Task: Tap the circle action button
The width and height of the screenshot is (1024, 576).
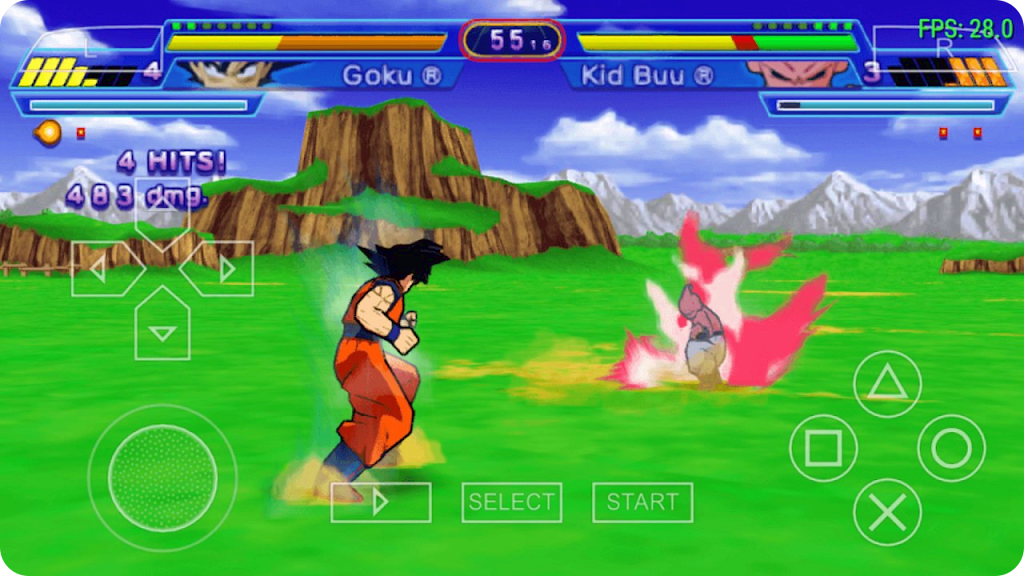Action: pos(951,448)
